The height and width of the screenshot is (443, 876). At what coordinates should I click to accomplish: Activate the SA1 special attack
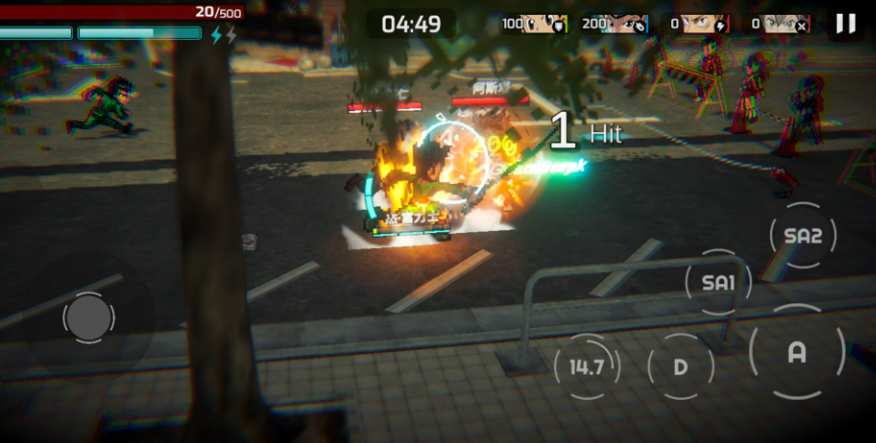[x=718, y=283]
